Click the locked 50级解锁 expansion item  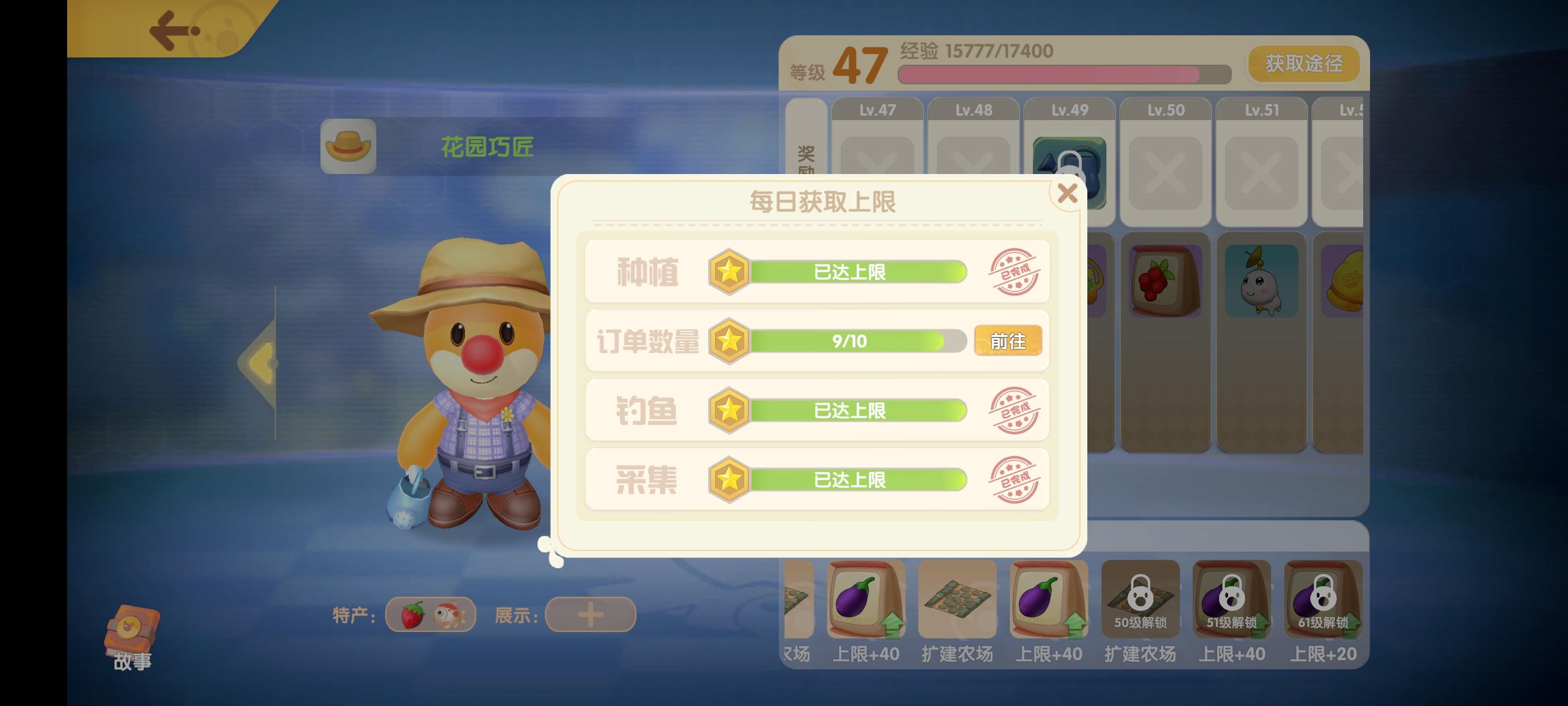point(1139,601)
